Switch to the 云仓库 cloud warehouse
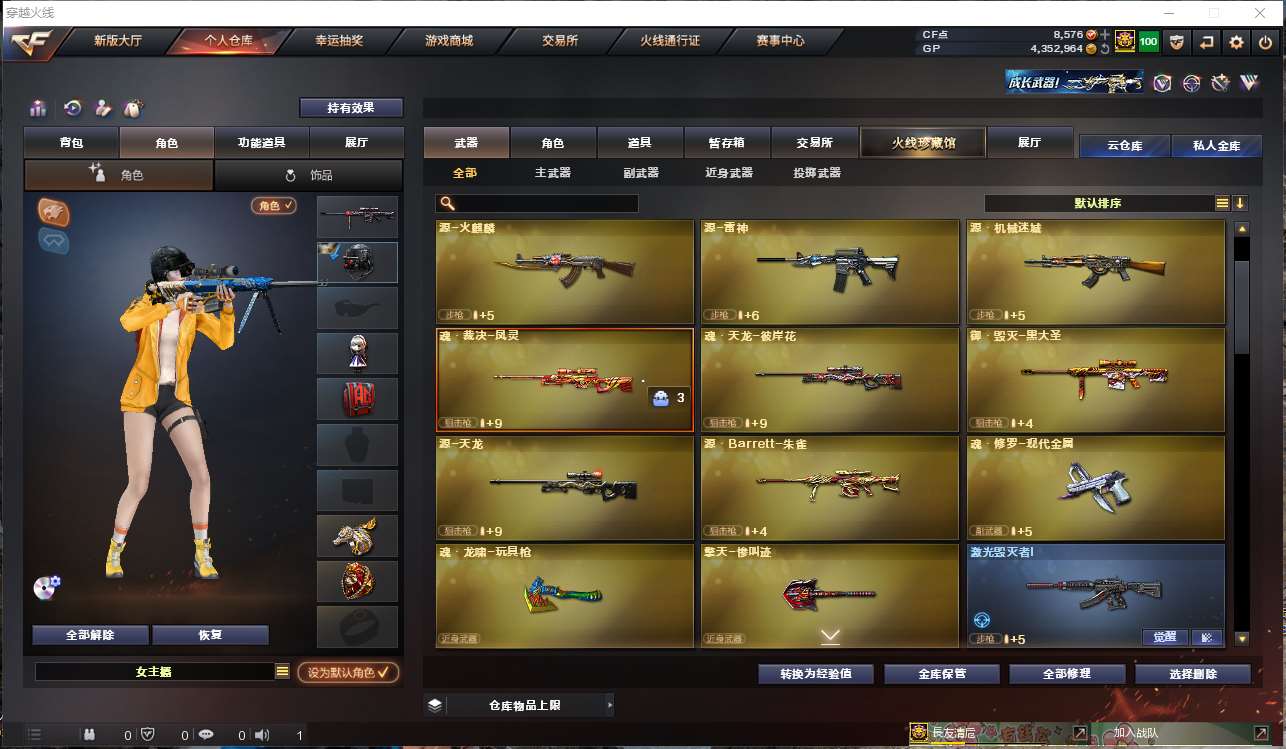 (1124, 146)
